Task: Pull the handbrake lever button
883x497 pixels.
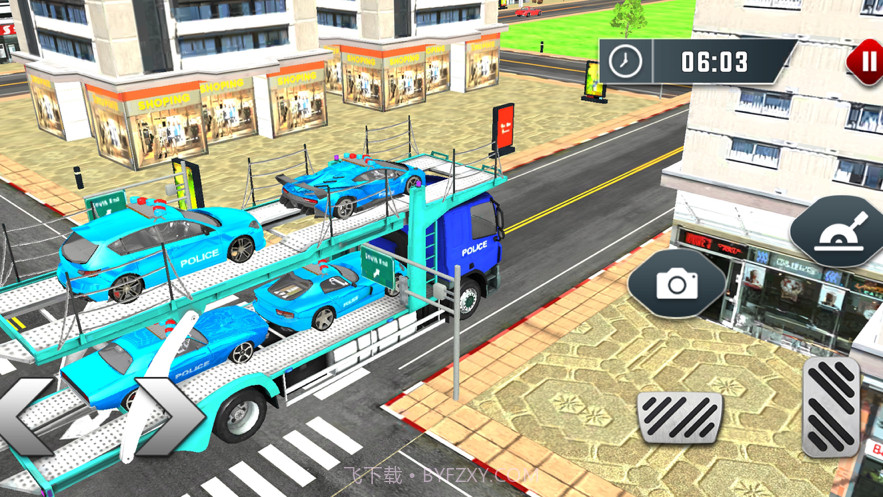Action: [838, 232]
